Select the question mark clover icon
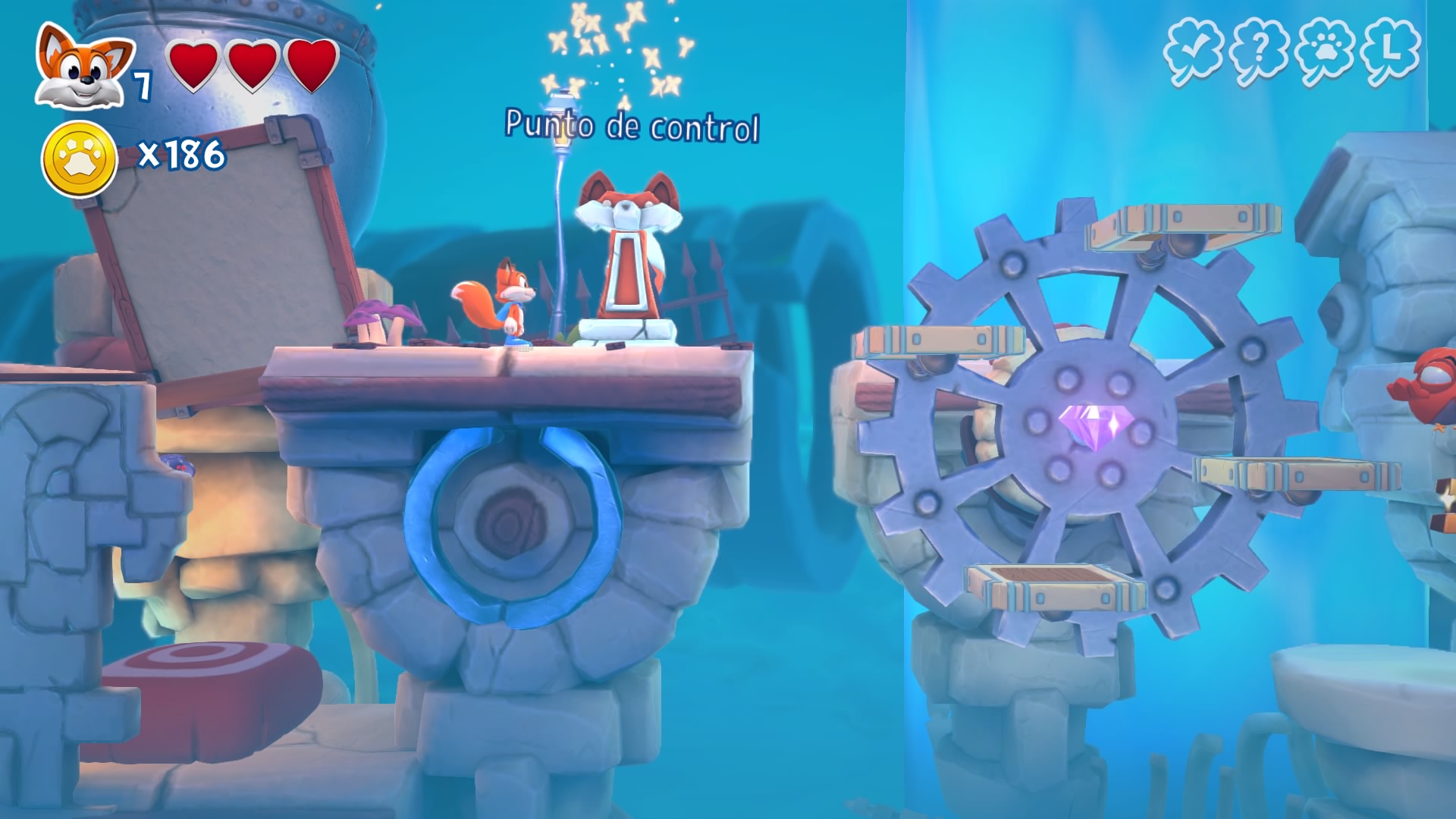Viewport: 1456px width, 819px height. [1259, 52]
